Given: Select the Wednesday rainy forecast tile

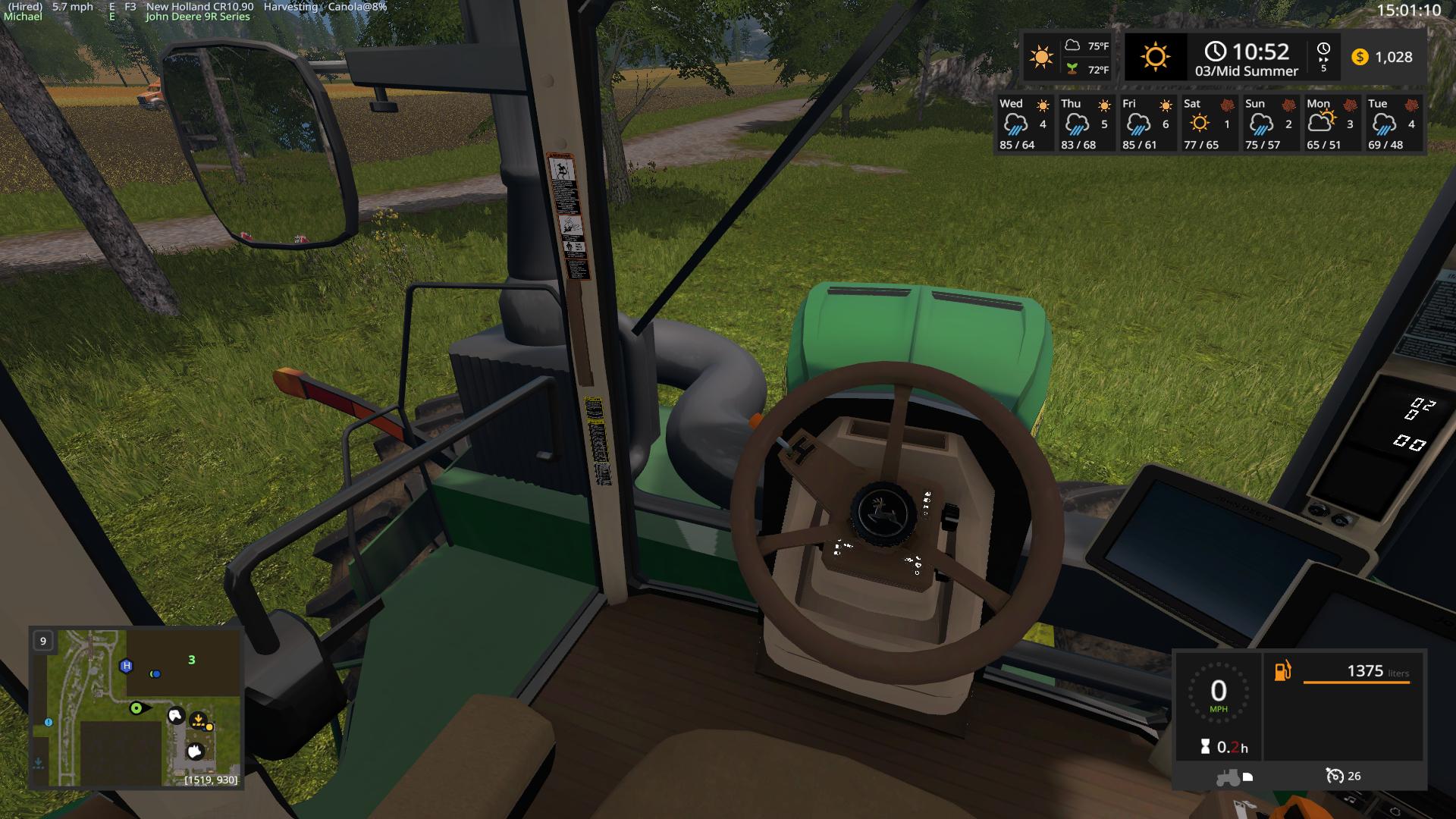Looking at the screenshot, I should tap(1023, 124).
